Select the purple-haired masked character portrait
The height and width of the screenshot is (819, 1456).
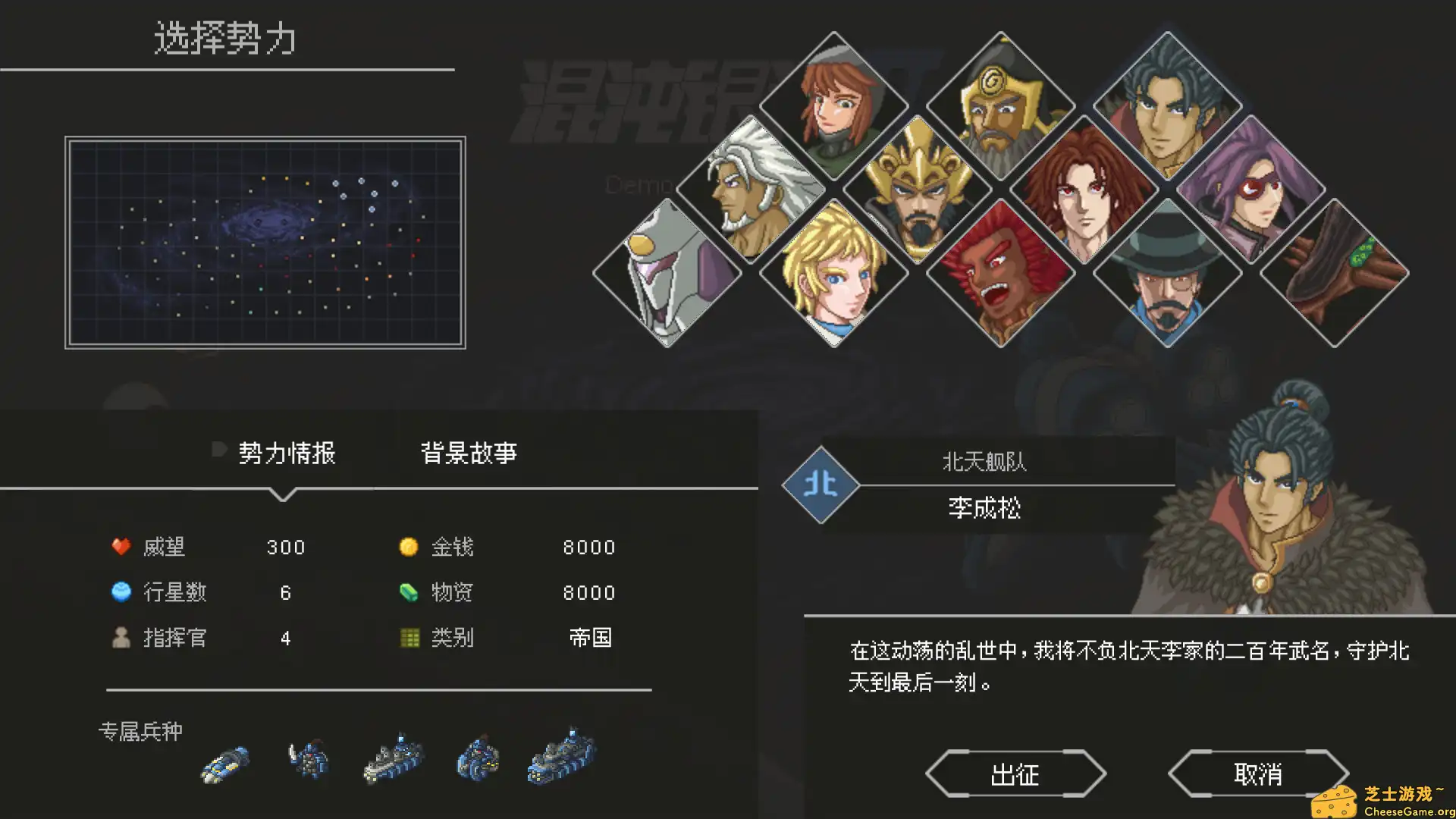(1251, 190)
